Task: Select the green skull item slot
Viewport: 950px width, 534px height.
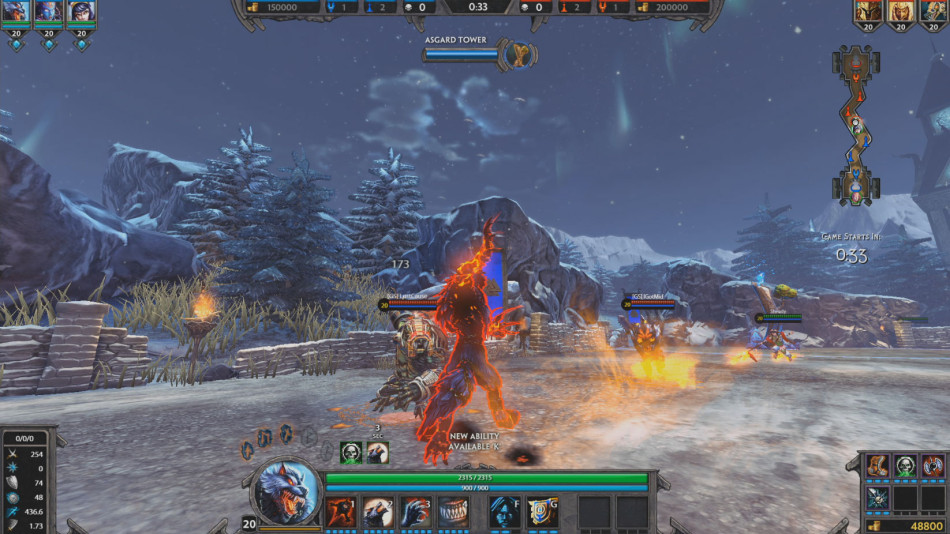Action: [905, 466]
